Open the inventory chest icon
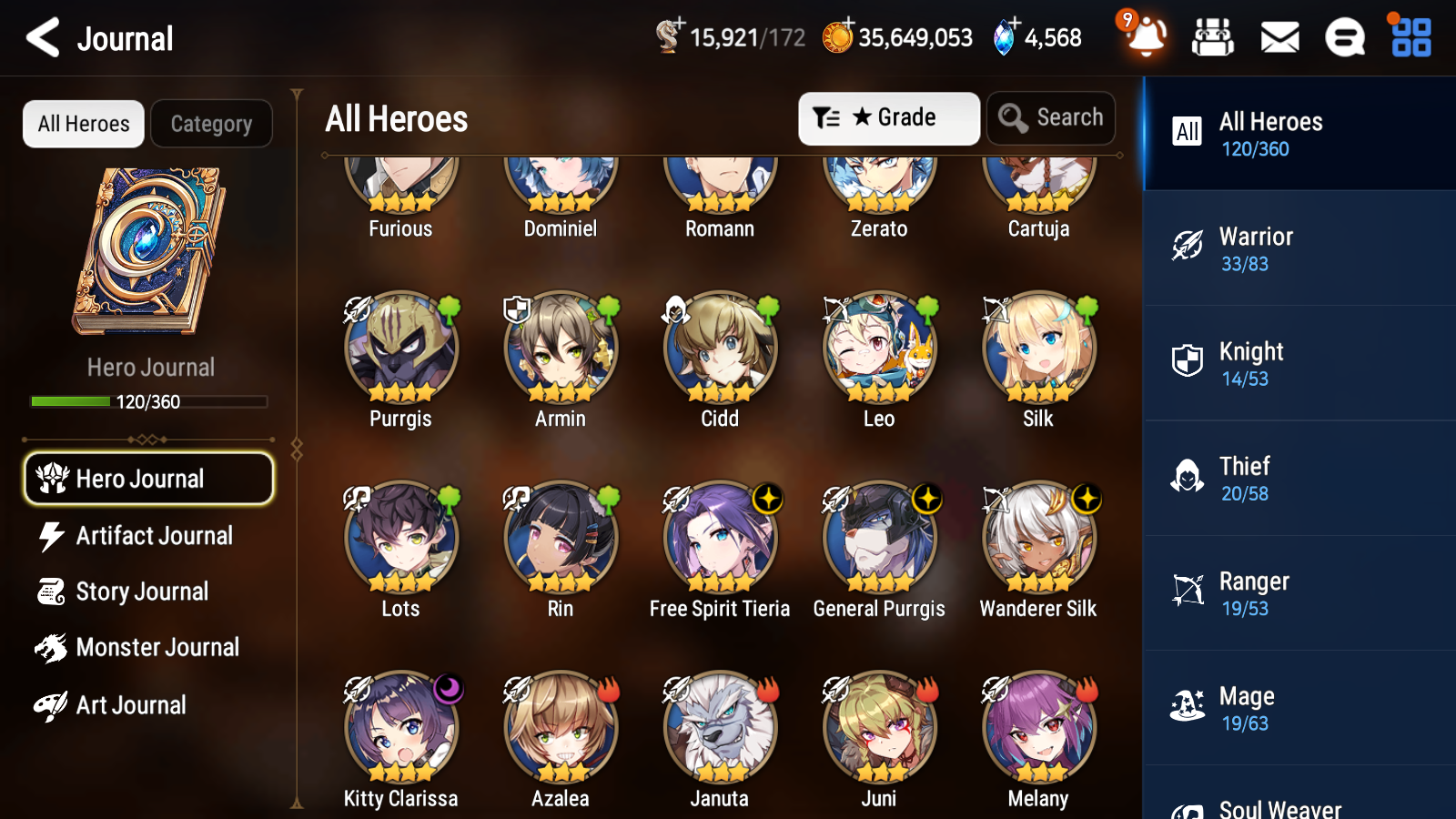 coord(1214,37)
